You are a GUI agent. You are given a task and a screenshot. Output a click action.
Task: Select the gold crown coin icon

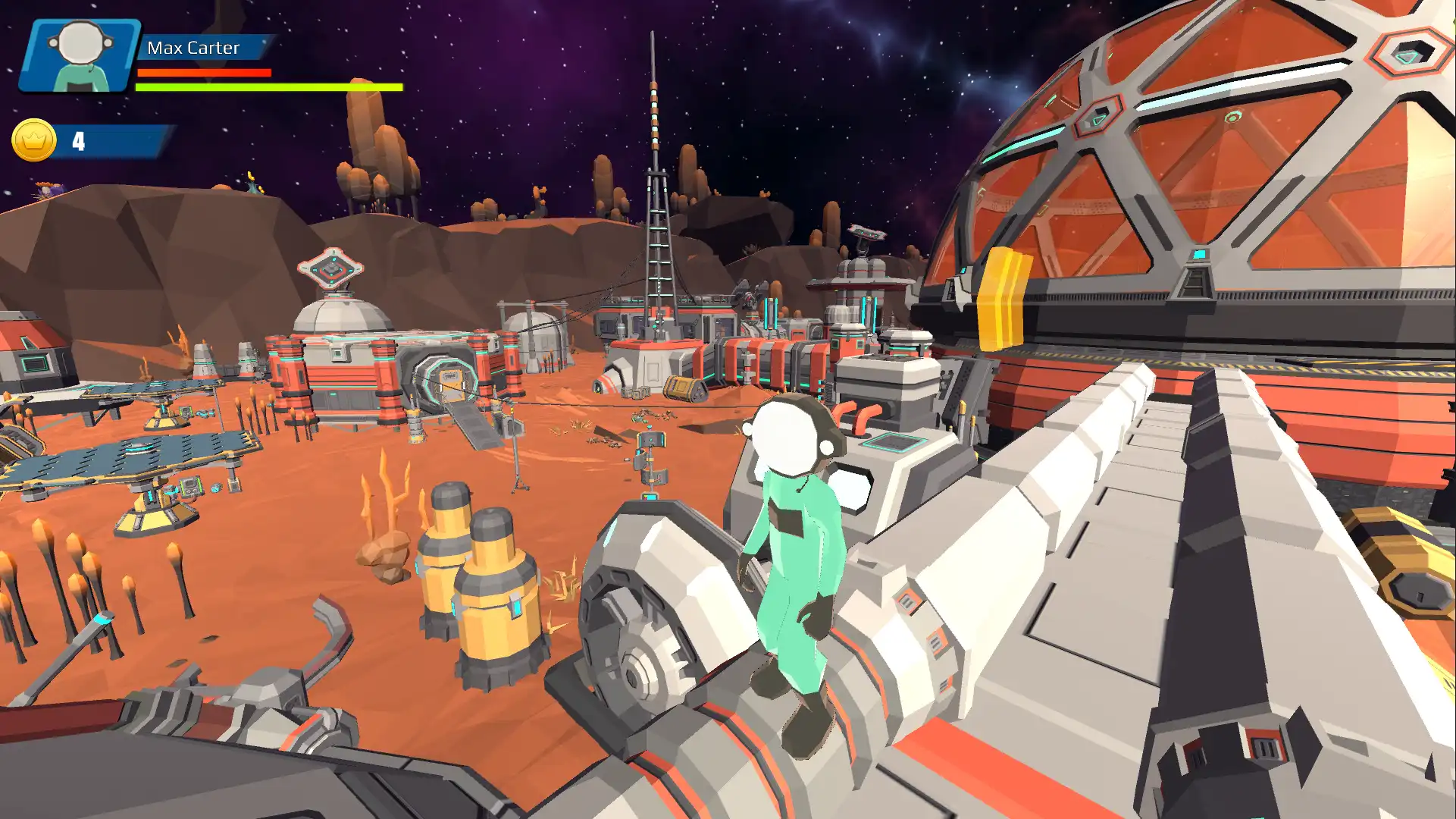34,140
